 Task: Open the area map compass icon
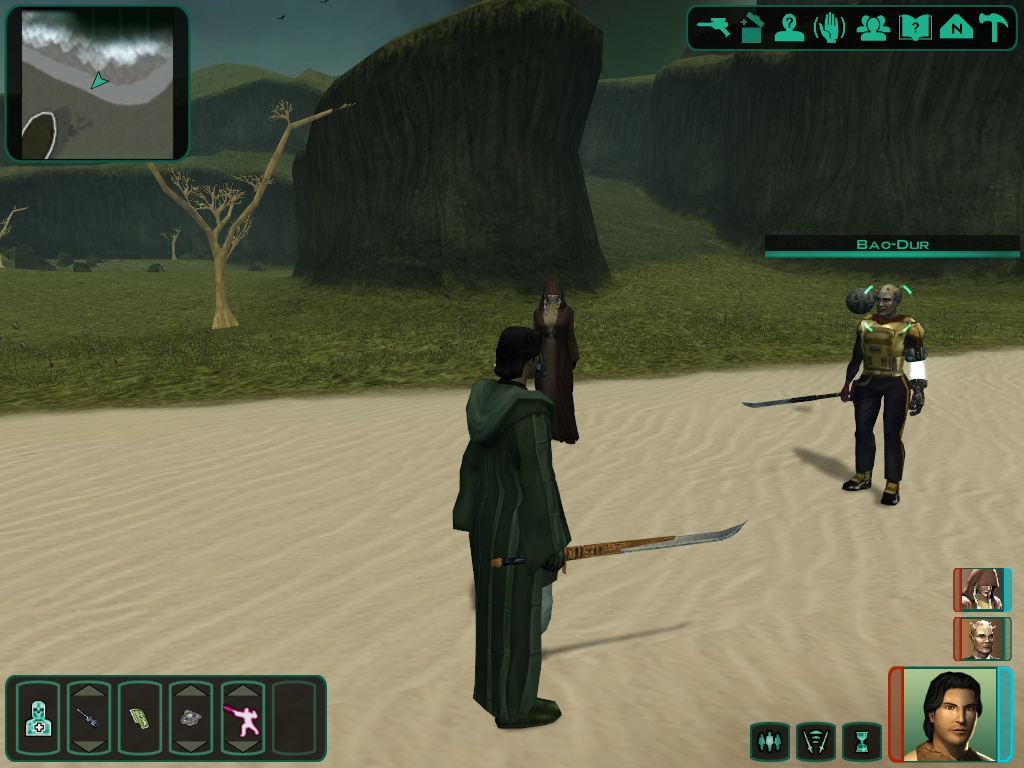(956, 27)
